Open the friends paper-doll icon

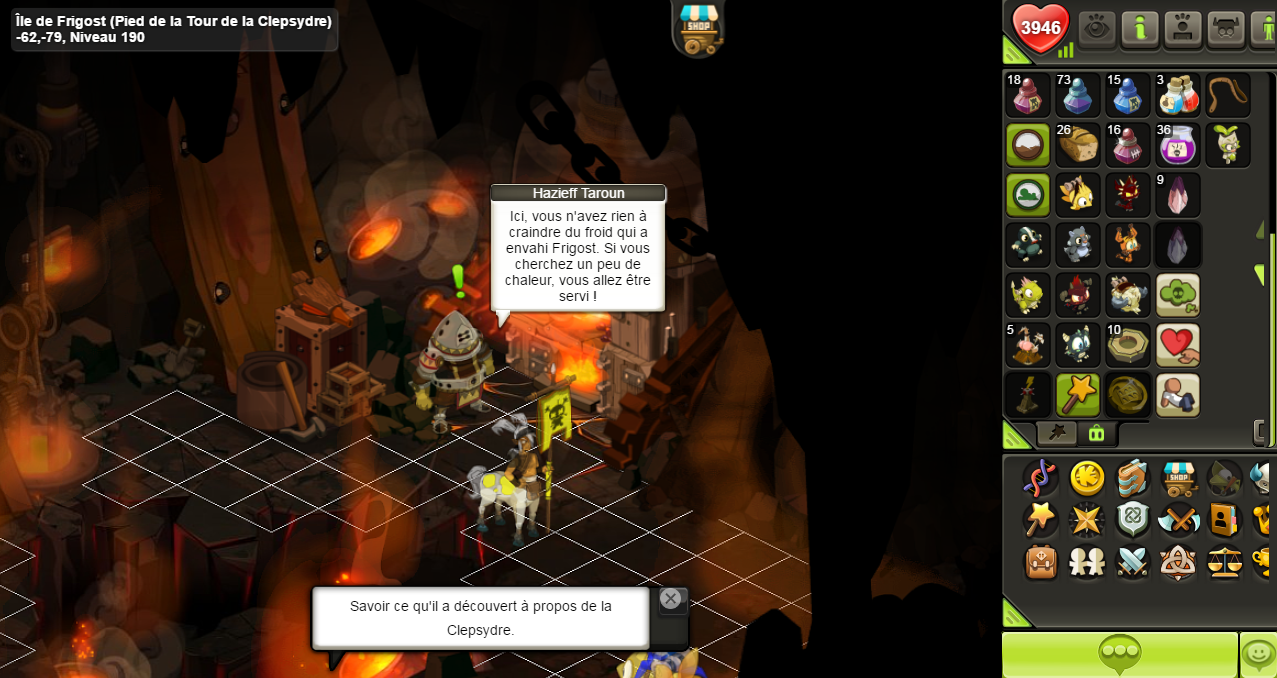click(1087, 562)
